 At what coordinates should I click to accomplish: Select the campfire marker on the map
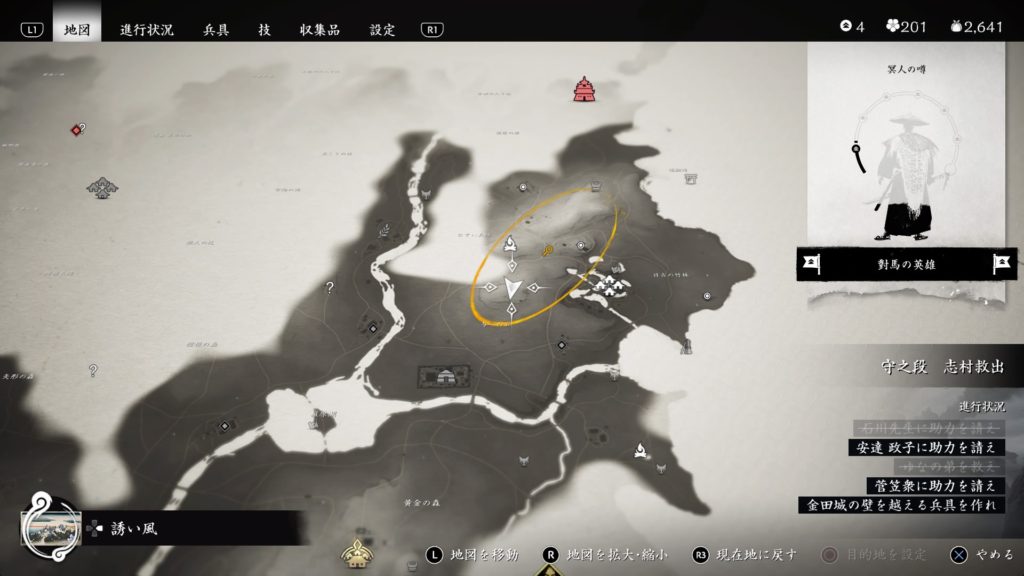(x=638, y=452)
